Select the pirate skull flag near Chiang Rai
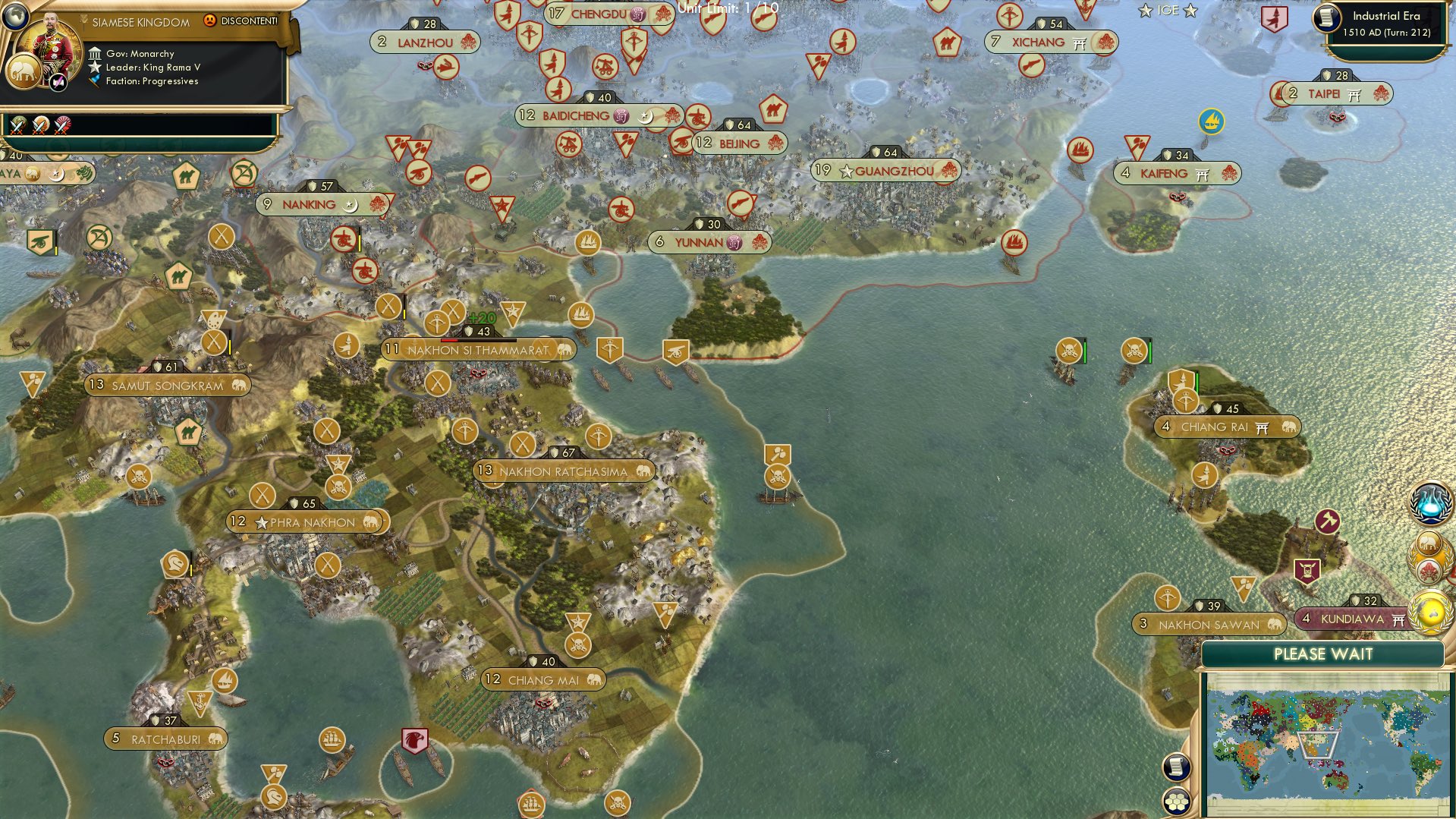 tap(1134, 350)
